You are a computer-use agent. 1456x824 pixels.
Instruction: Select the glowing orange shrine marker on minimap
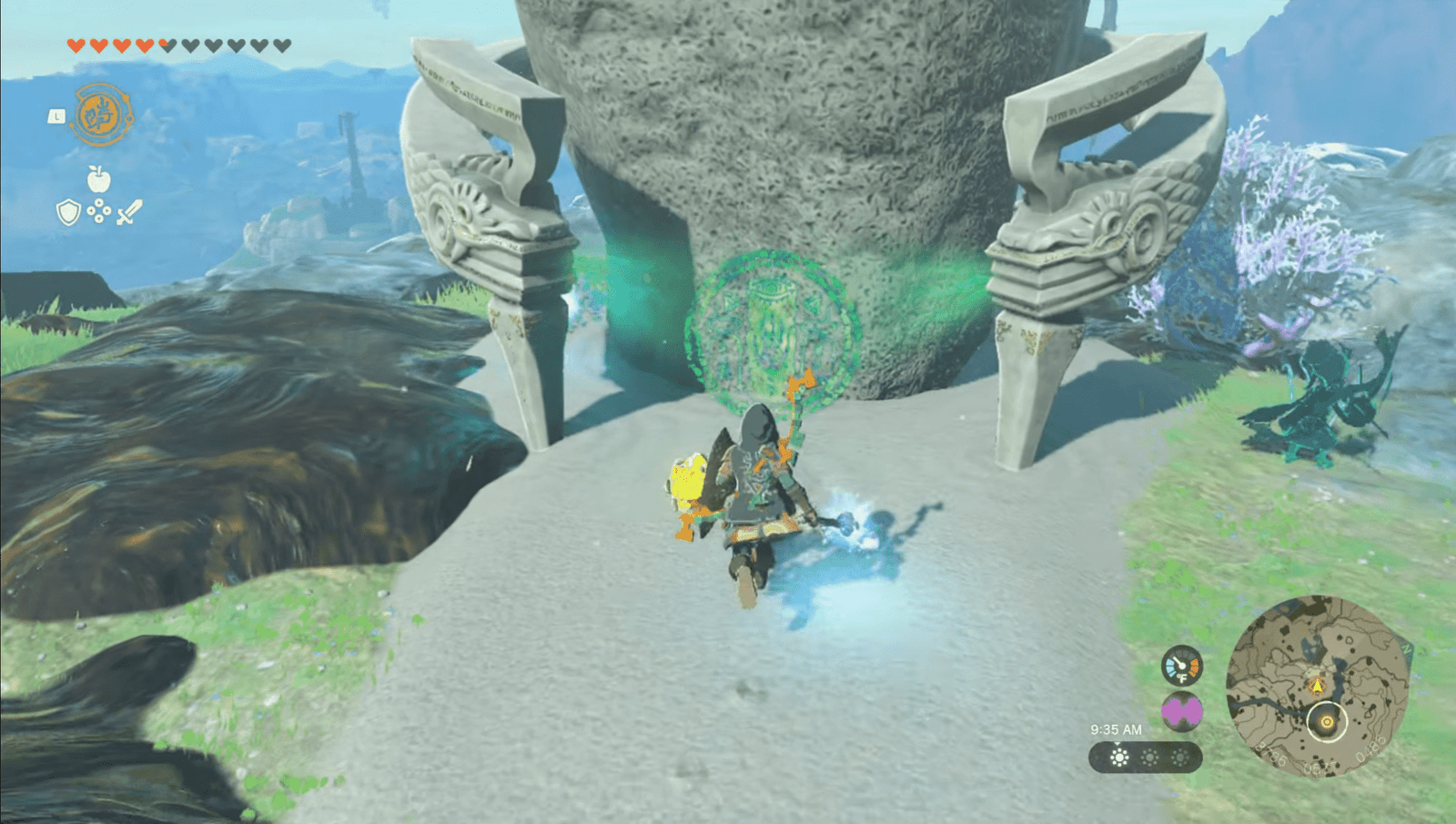1327,722
